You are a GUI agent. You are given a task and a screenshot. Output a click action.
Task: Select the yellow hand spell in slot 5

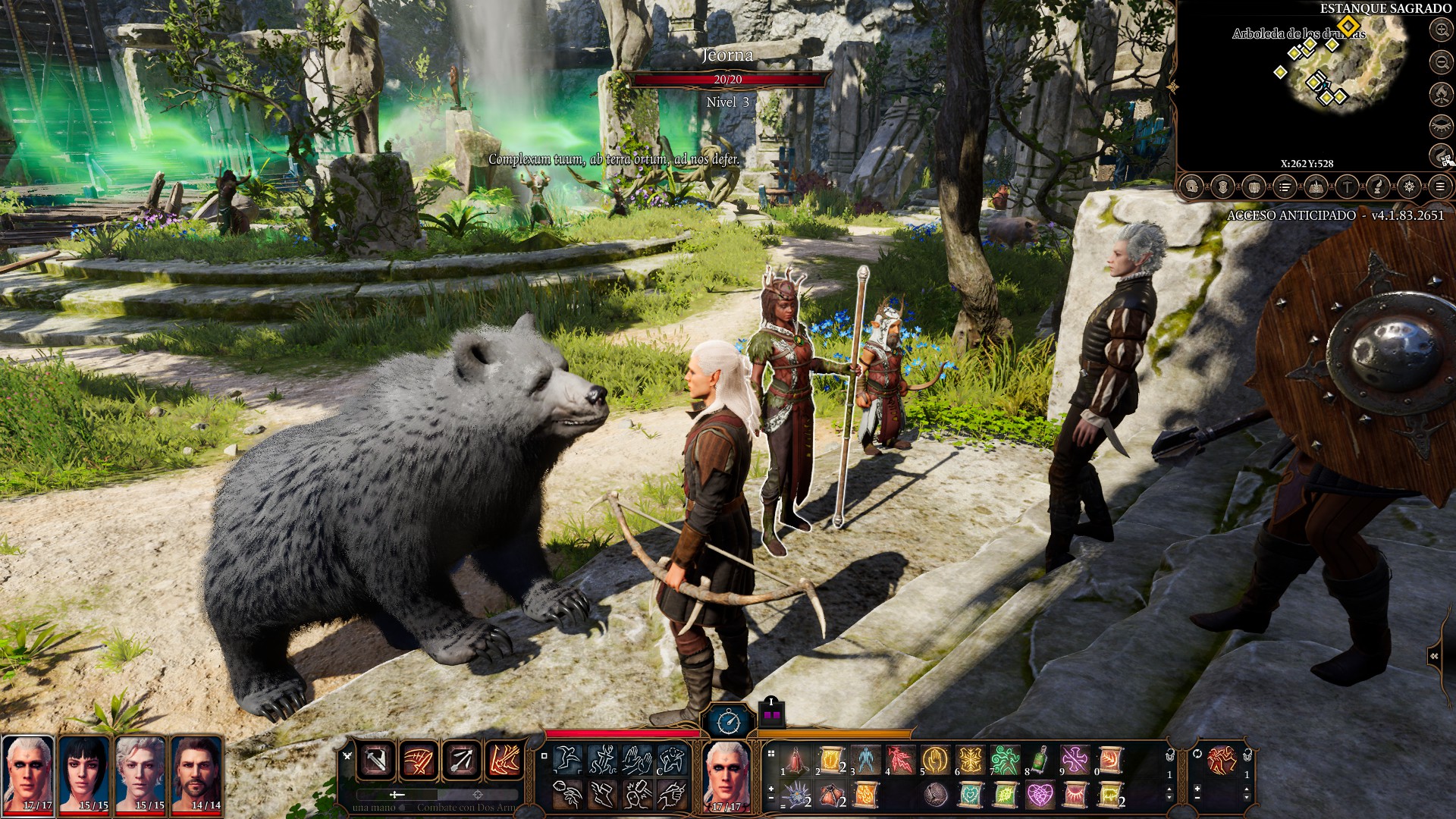click(936, 759)
